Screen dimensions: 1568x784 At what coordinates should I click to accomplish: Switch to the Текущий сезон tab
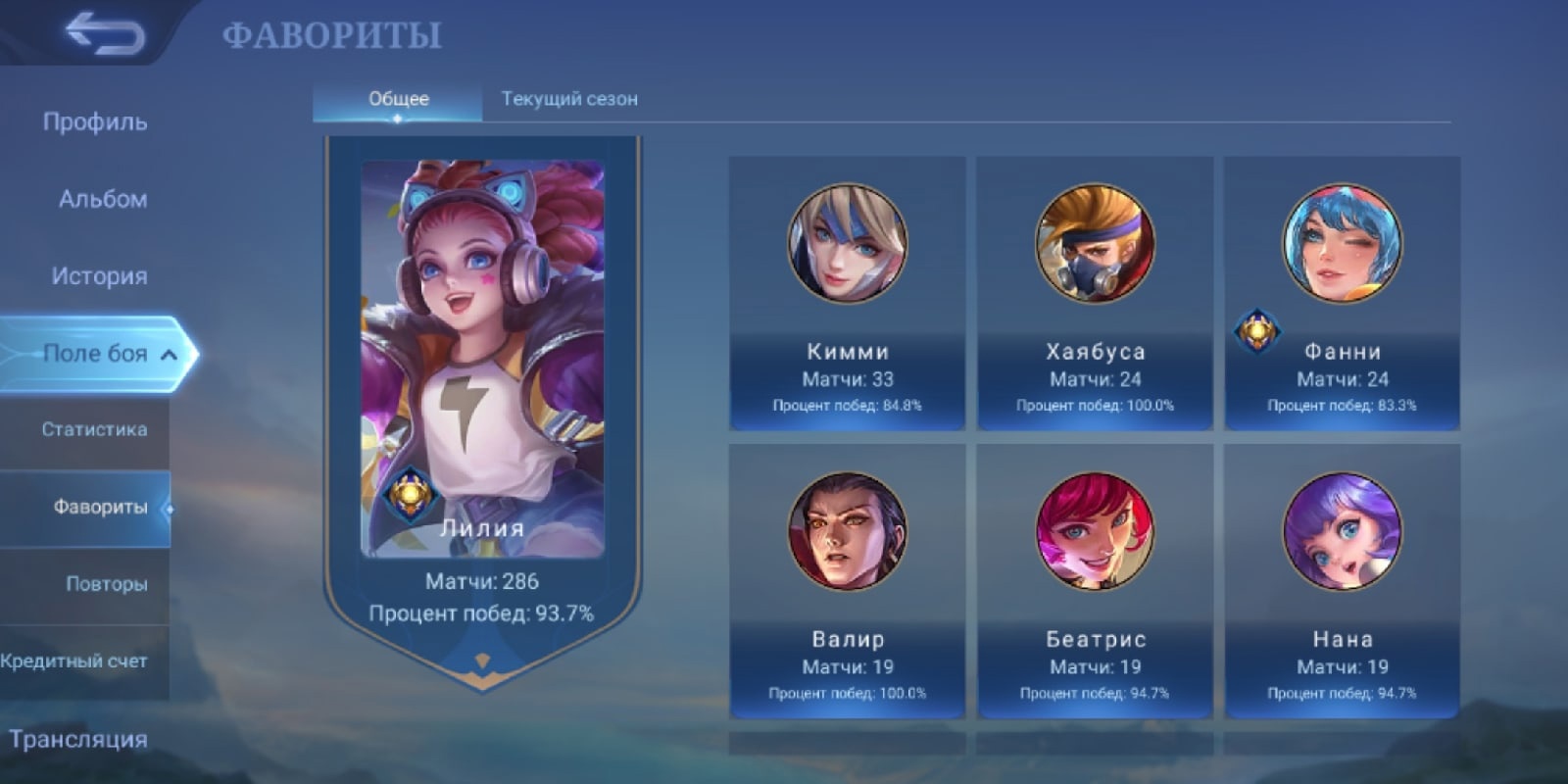click(x=569, y=99)
